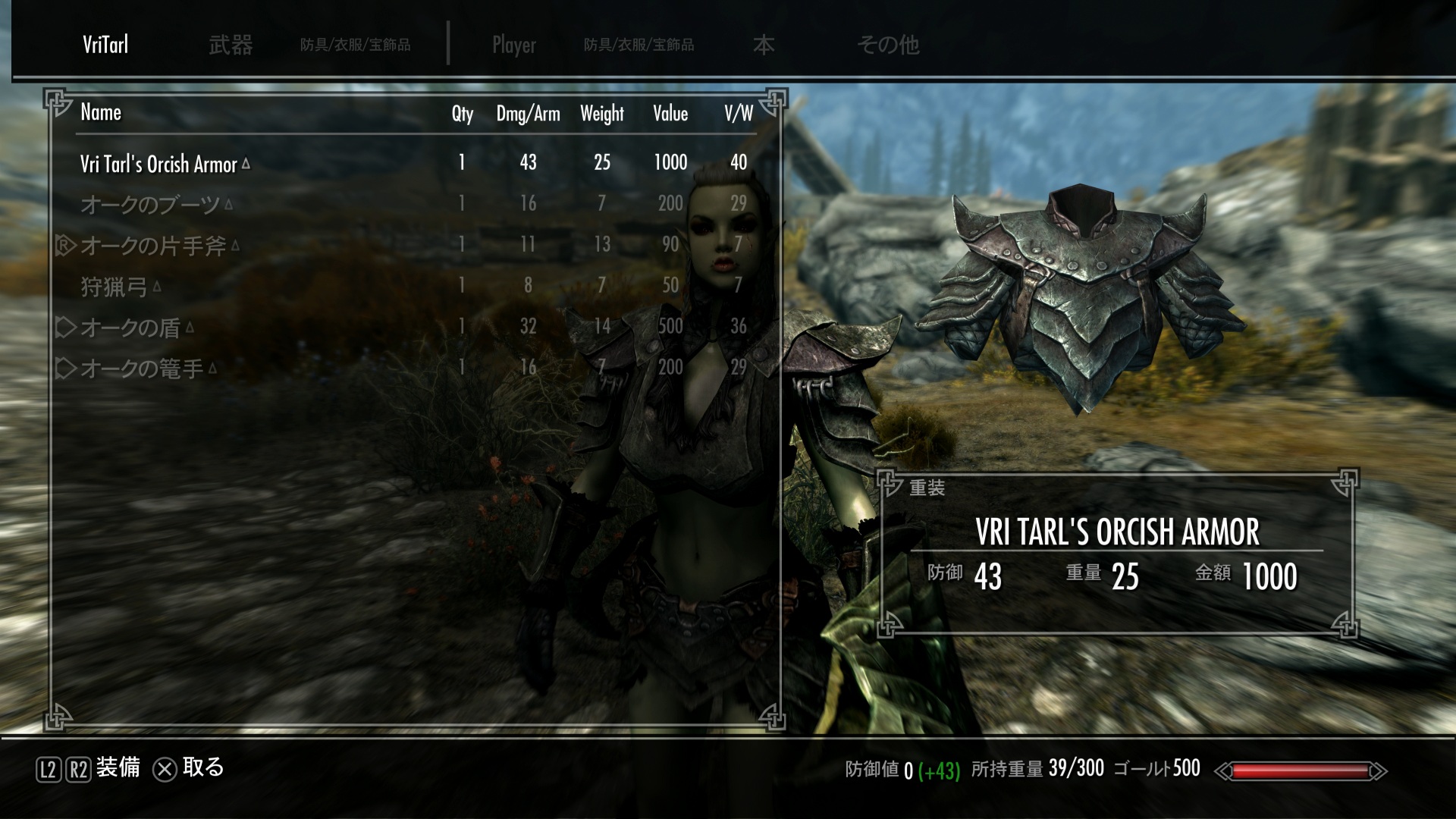Show the その他 category tab

pyautogui.click(x=888, y=45)
